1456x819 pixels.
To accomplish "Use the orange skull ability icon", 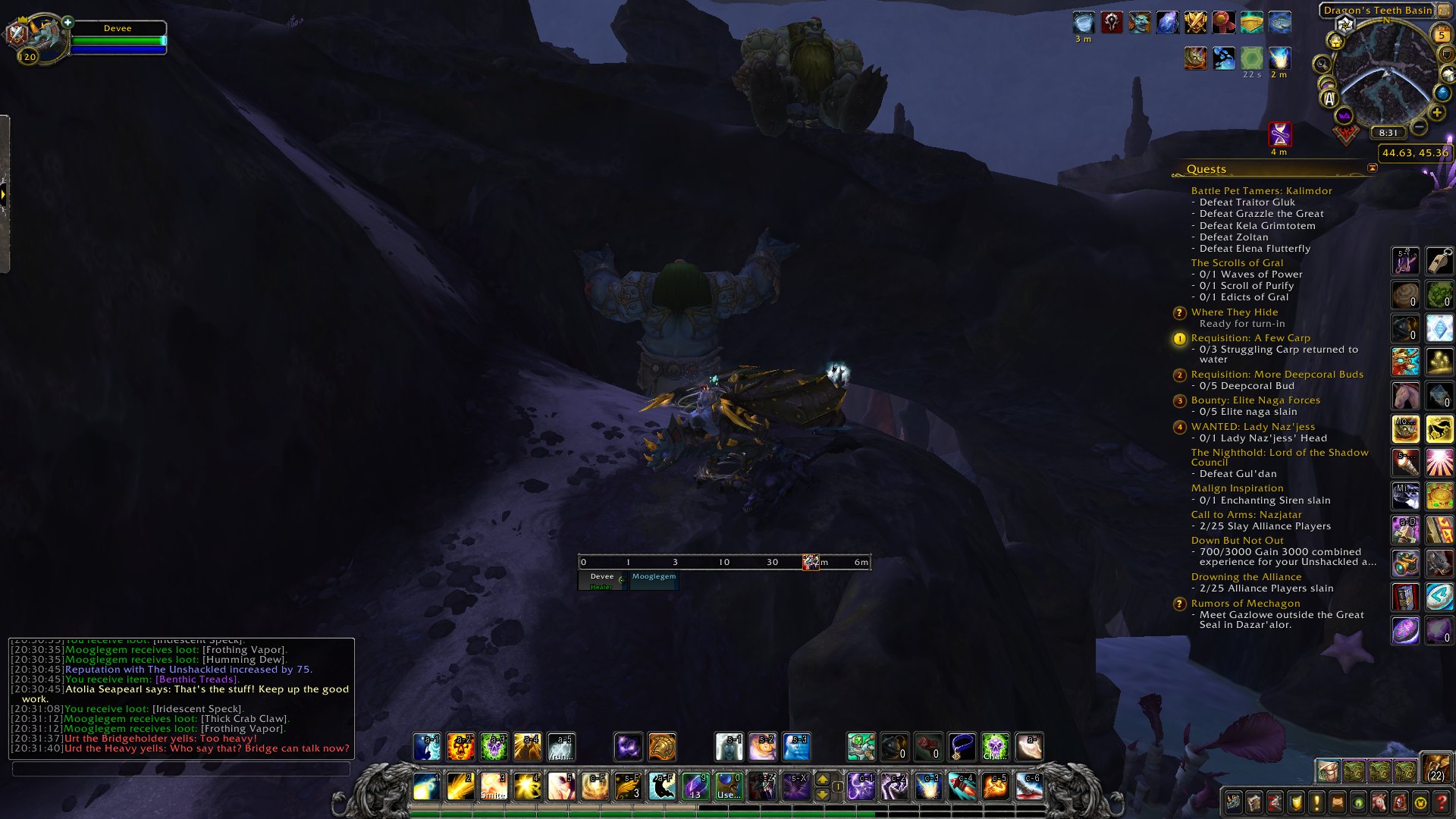I will tap(460, 747).
